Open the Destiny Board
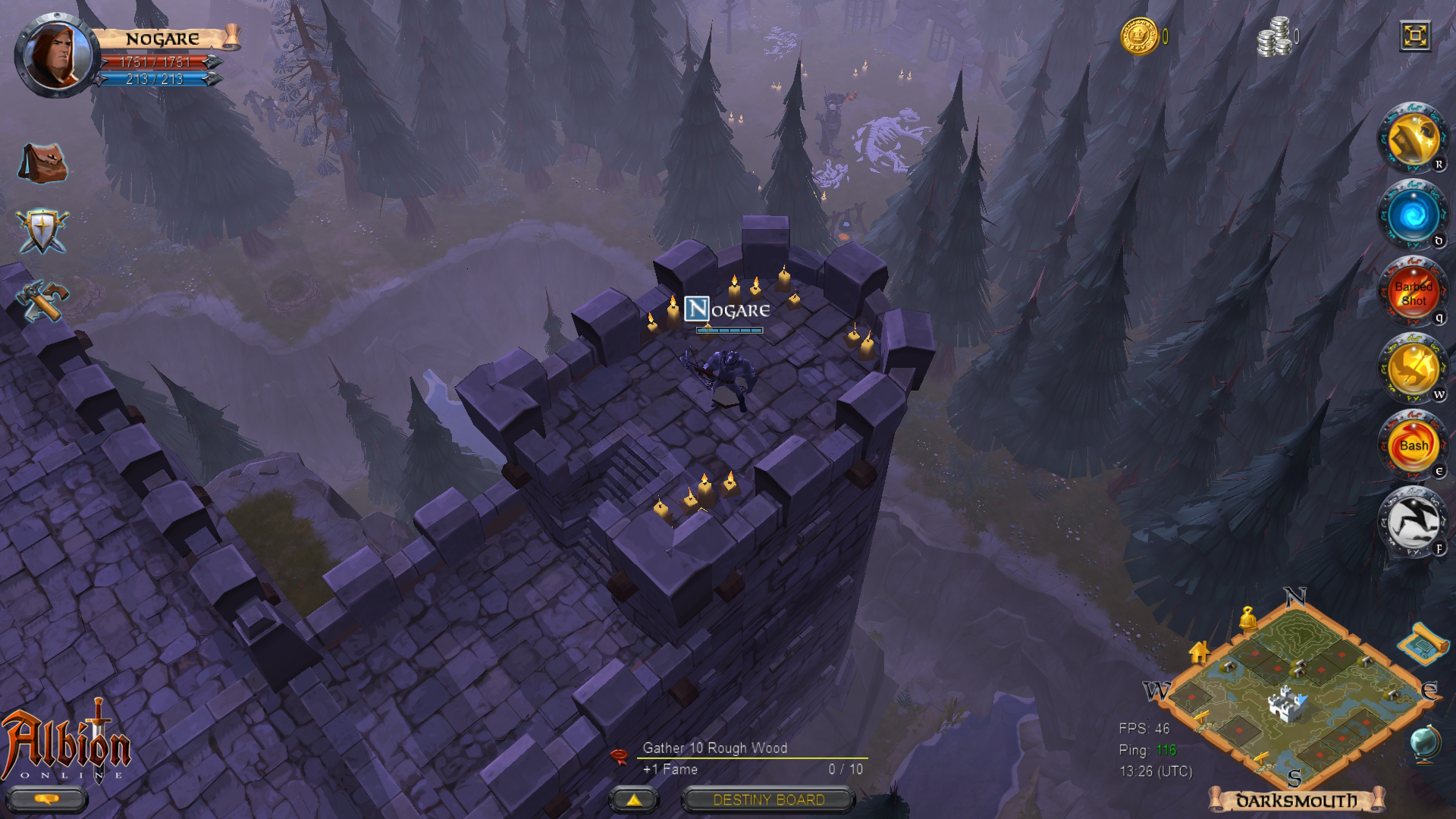 [768, 800]
